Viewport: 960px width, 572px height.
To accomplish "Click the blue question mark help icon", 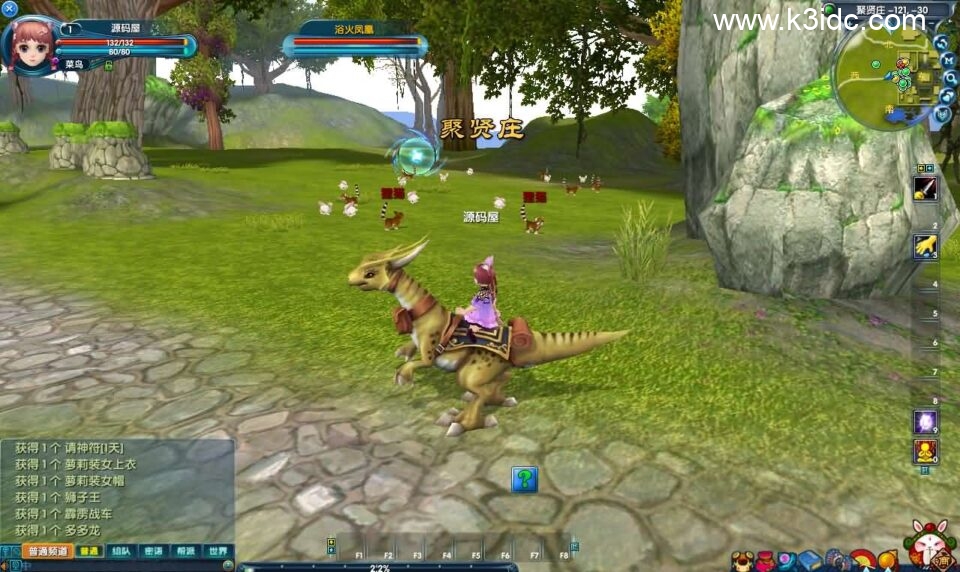I will point(525,479).
